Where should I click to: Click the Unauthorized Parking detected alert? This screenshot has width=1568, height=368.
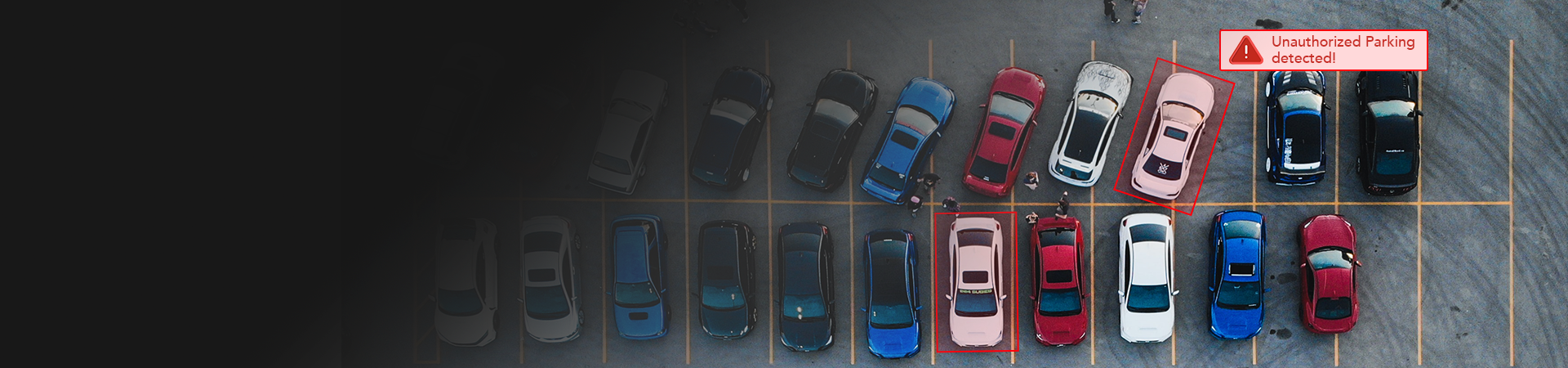pos(1323,50)
